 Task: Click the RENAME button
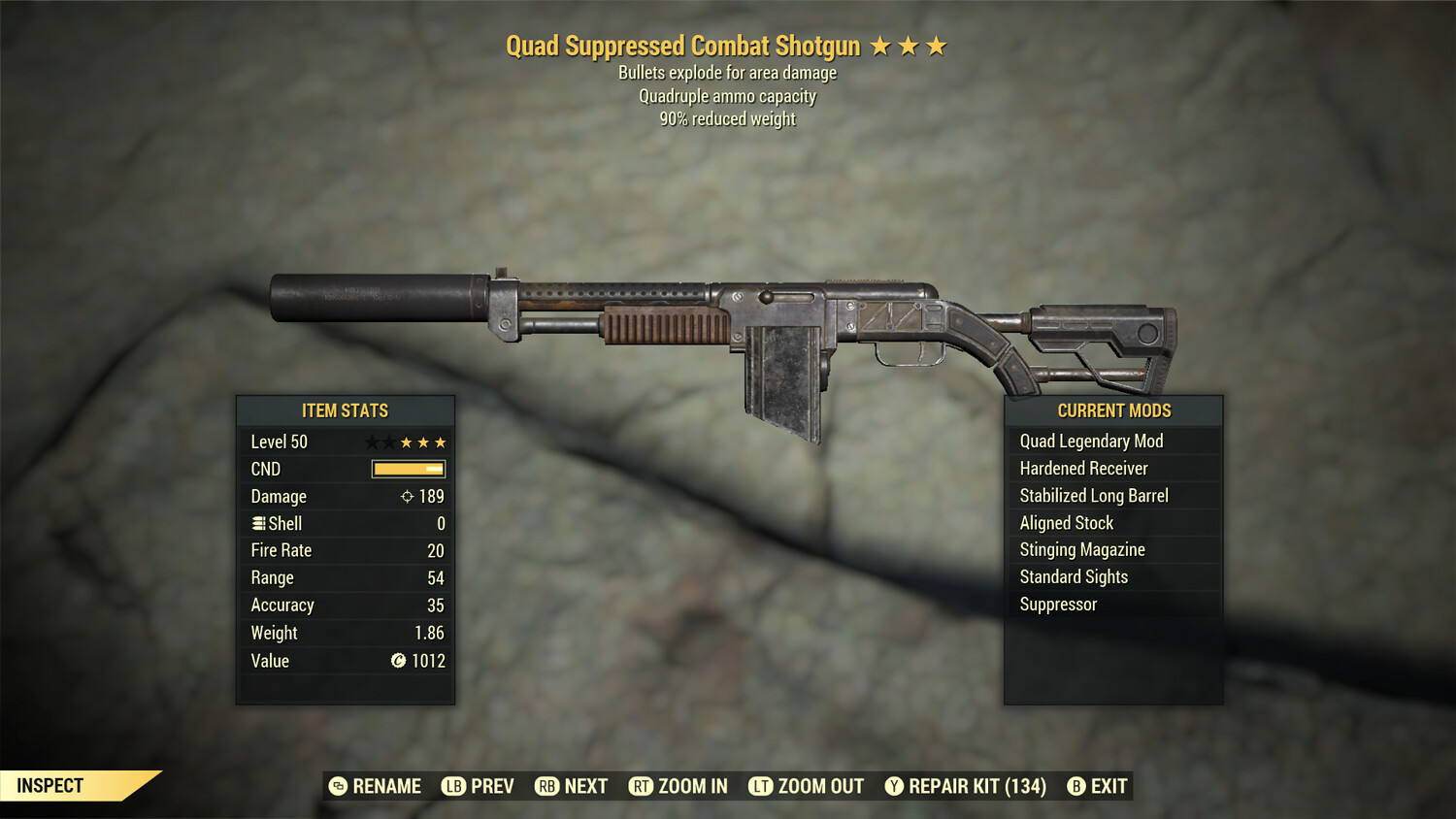click(384, 786)
